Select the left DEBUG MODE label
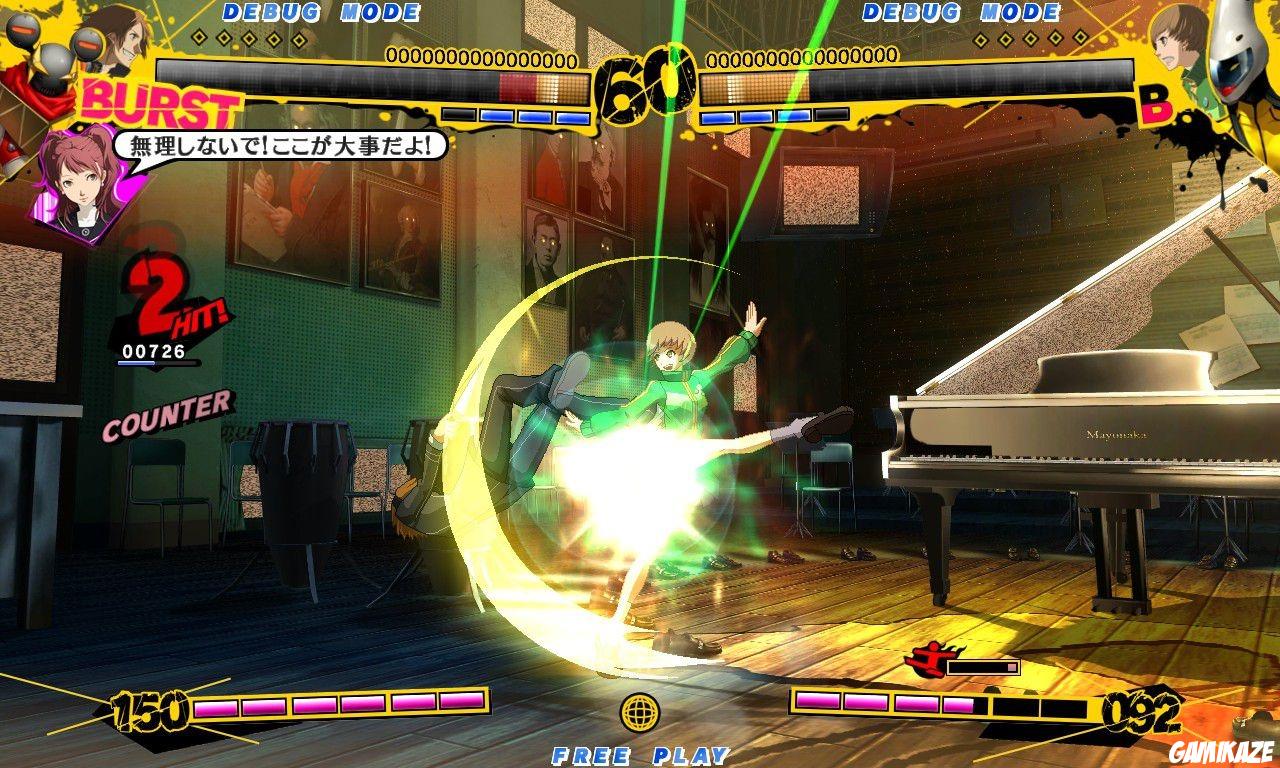 click(322, 13)
